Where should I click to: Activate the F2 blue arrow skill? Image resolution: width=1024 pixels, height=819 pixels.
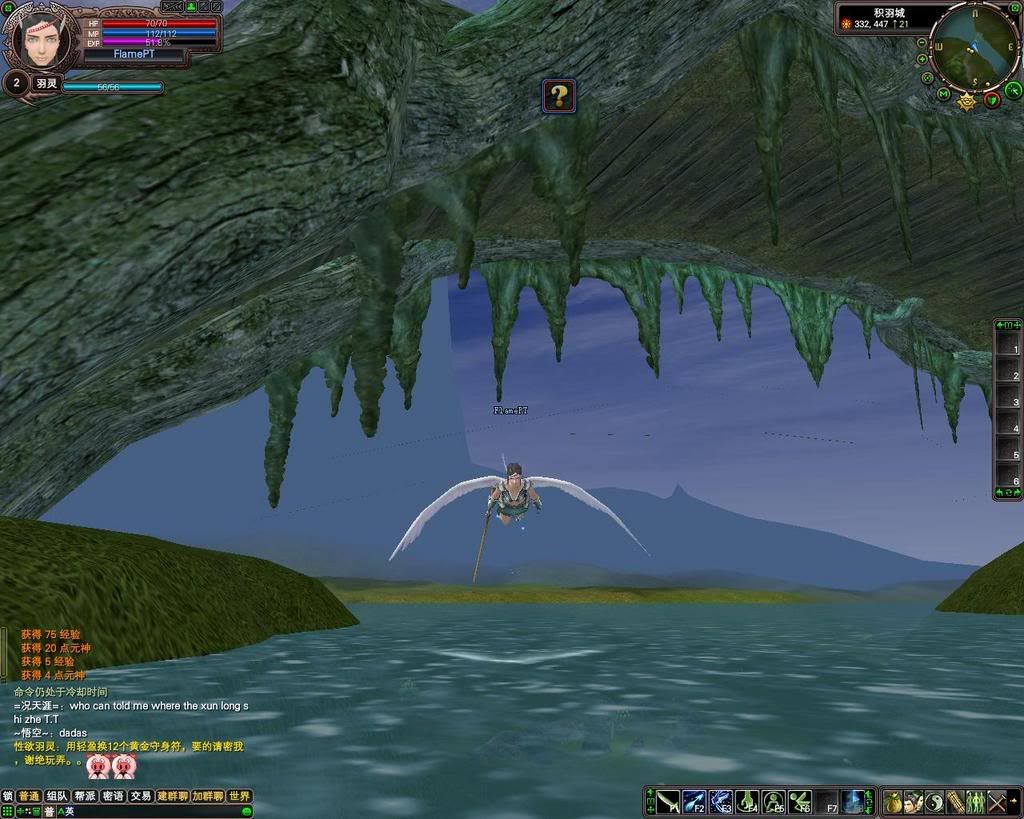tap(694, 802)
